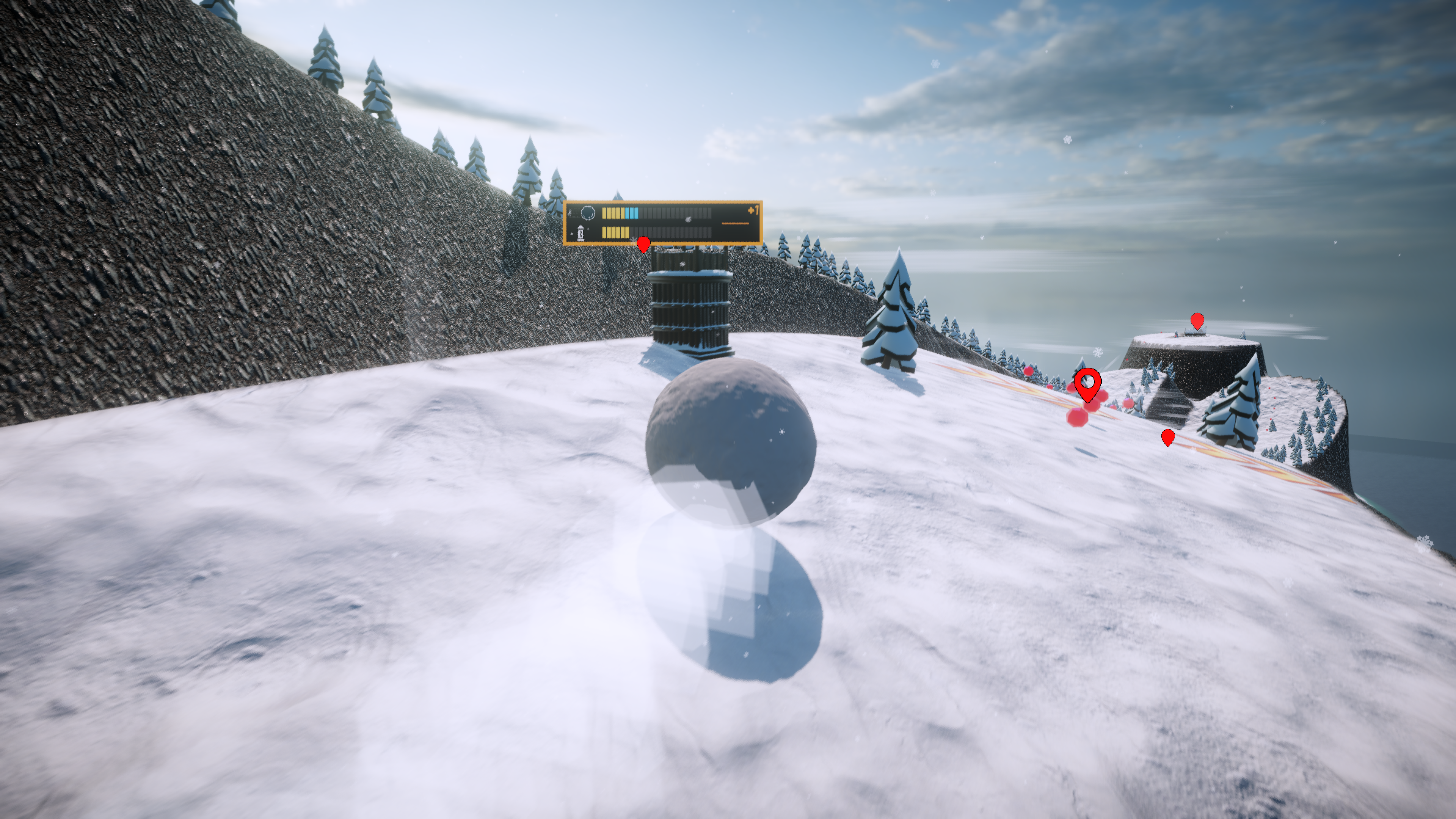Click the red pin under the orange panel
This screenshot has height=819, width=1456.
click(643, 244)
